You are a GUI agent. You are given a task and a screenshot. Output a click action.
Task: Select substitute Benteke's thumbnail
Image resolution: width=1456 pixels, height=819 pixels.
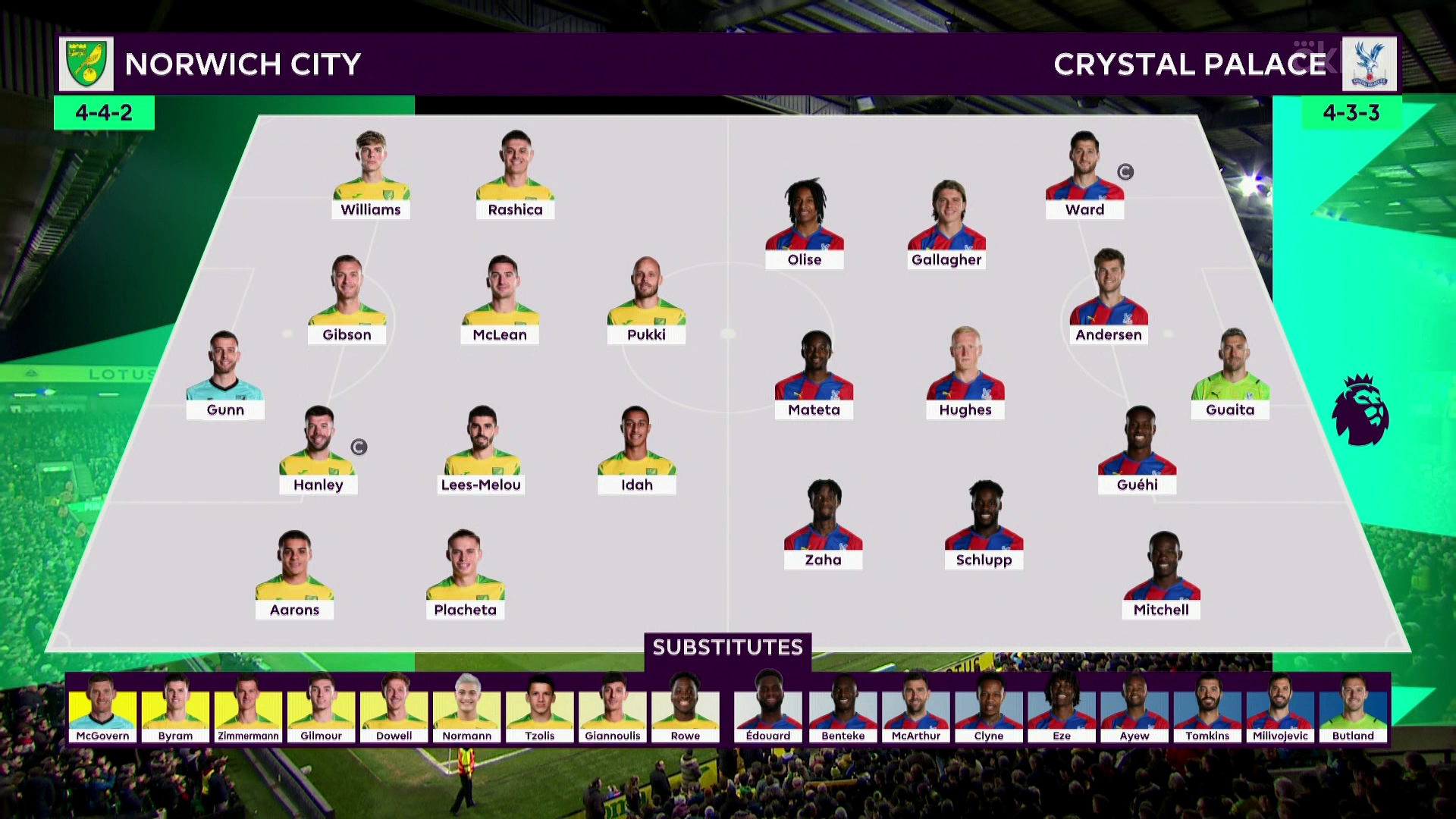[x=843, y=708]
